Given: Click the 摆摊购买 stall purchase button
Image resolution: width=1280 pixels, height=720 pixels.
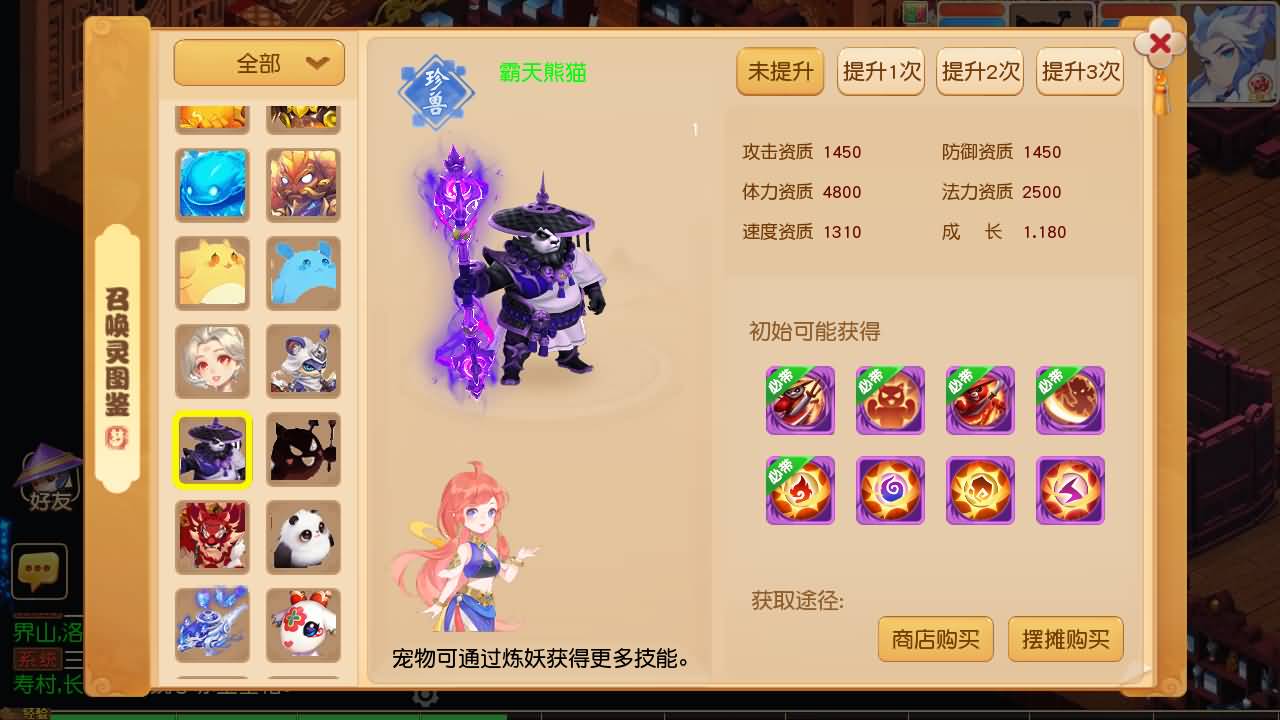Looking at the screenshot, I should (x=1065, y=639).
